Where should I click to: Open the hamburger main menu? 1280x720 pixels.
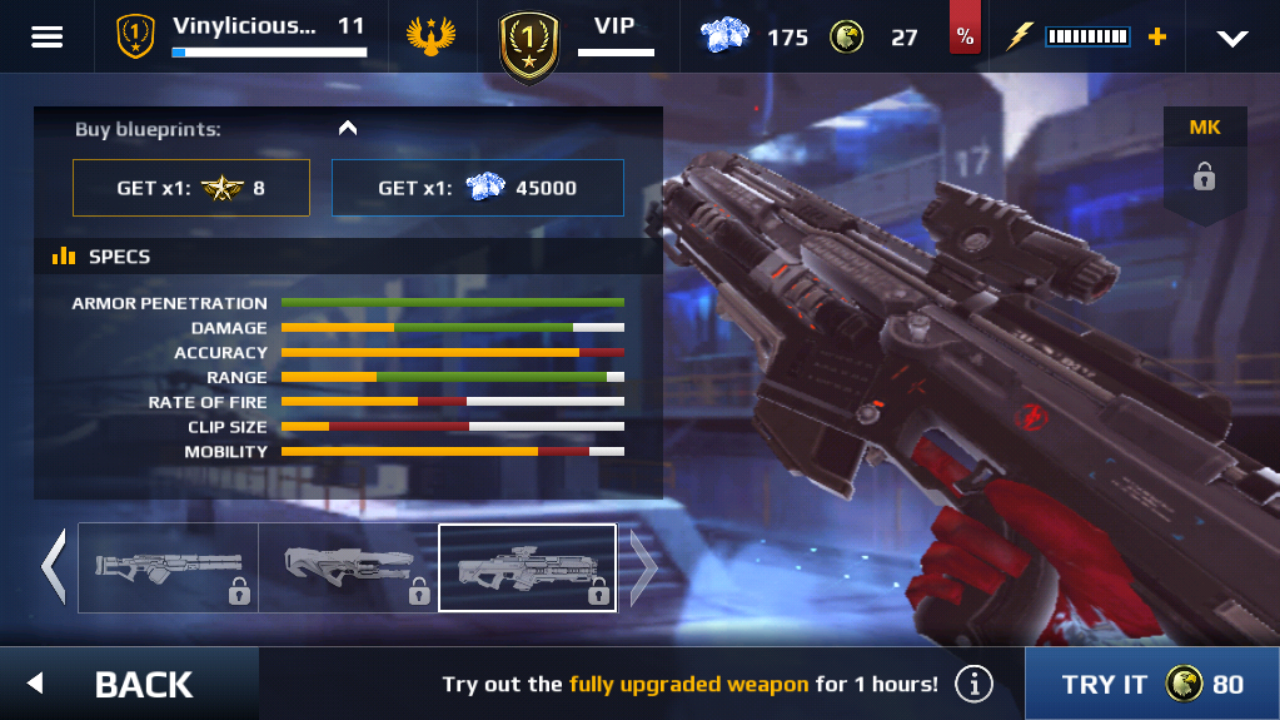point(47,37)
